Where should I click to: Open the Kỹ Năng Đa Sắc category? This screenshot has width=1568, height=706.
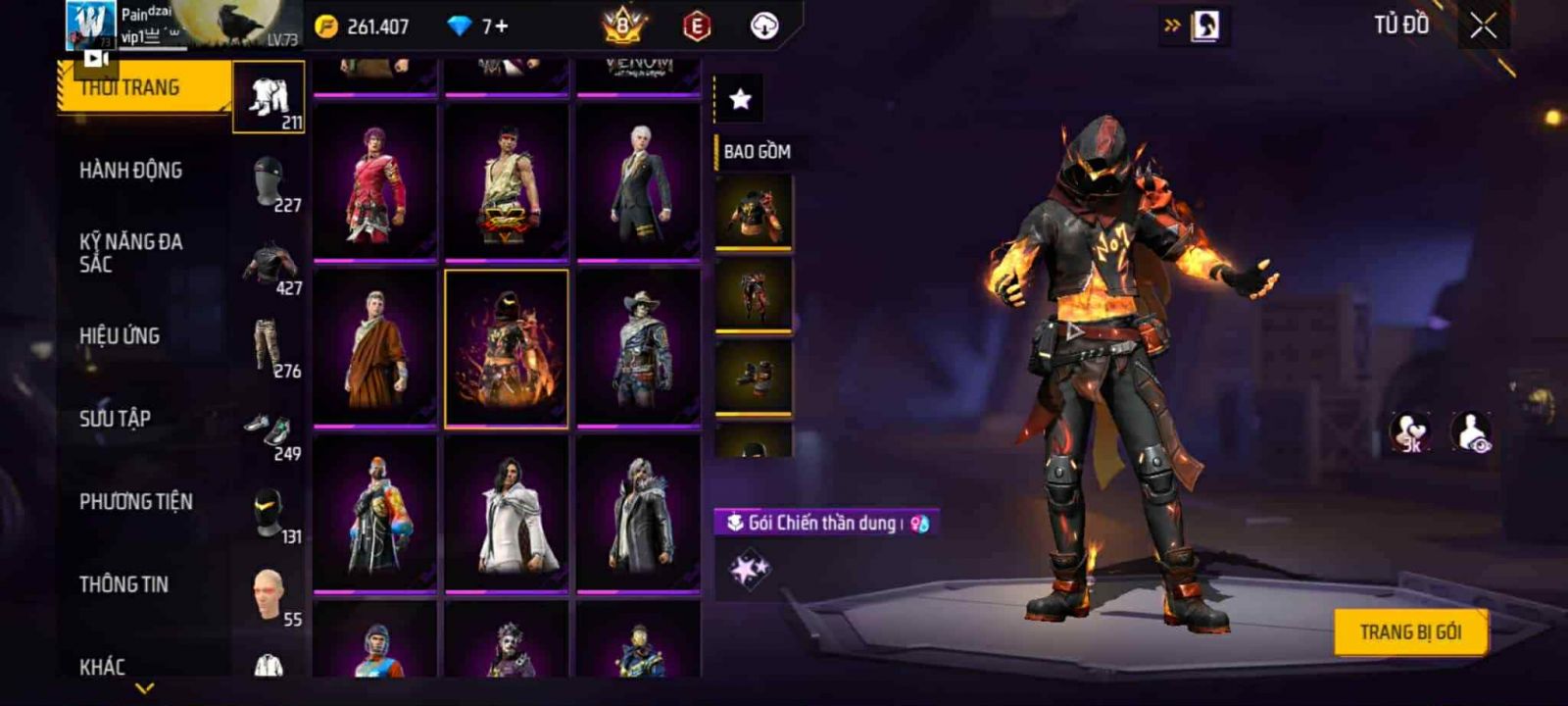tap(131, 253)
